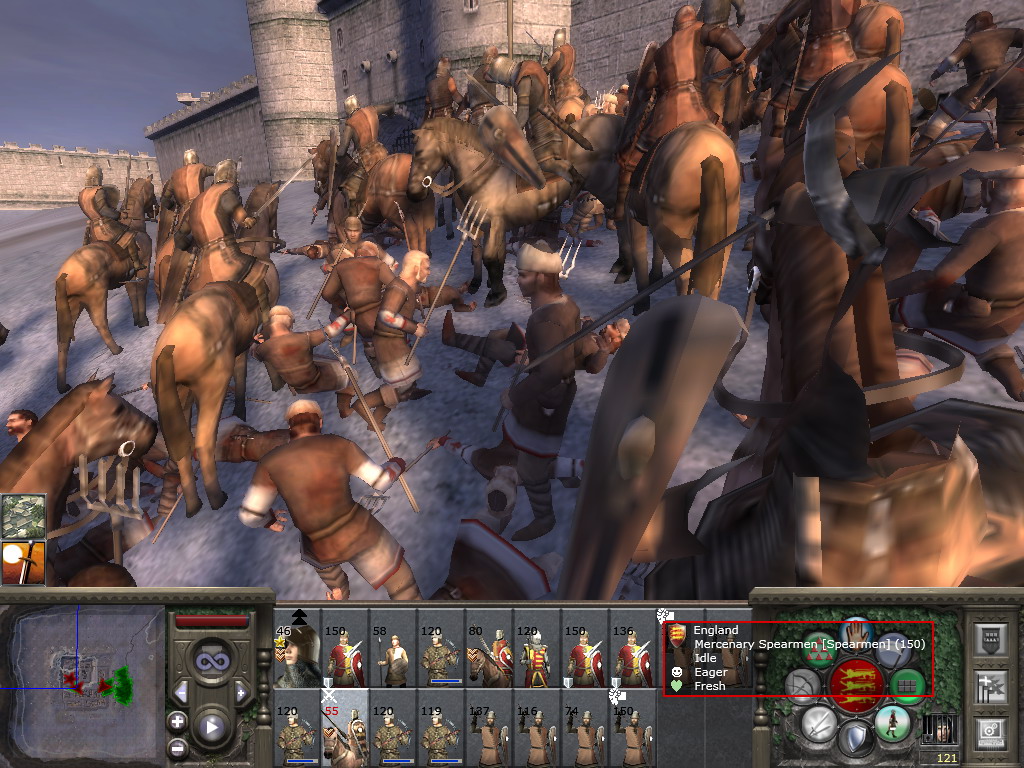Activate the running man run command
The width and height of the screenshot is (1024, 768).
point(891,720)
